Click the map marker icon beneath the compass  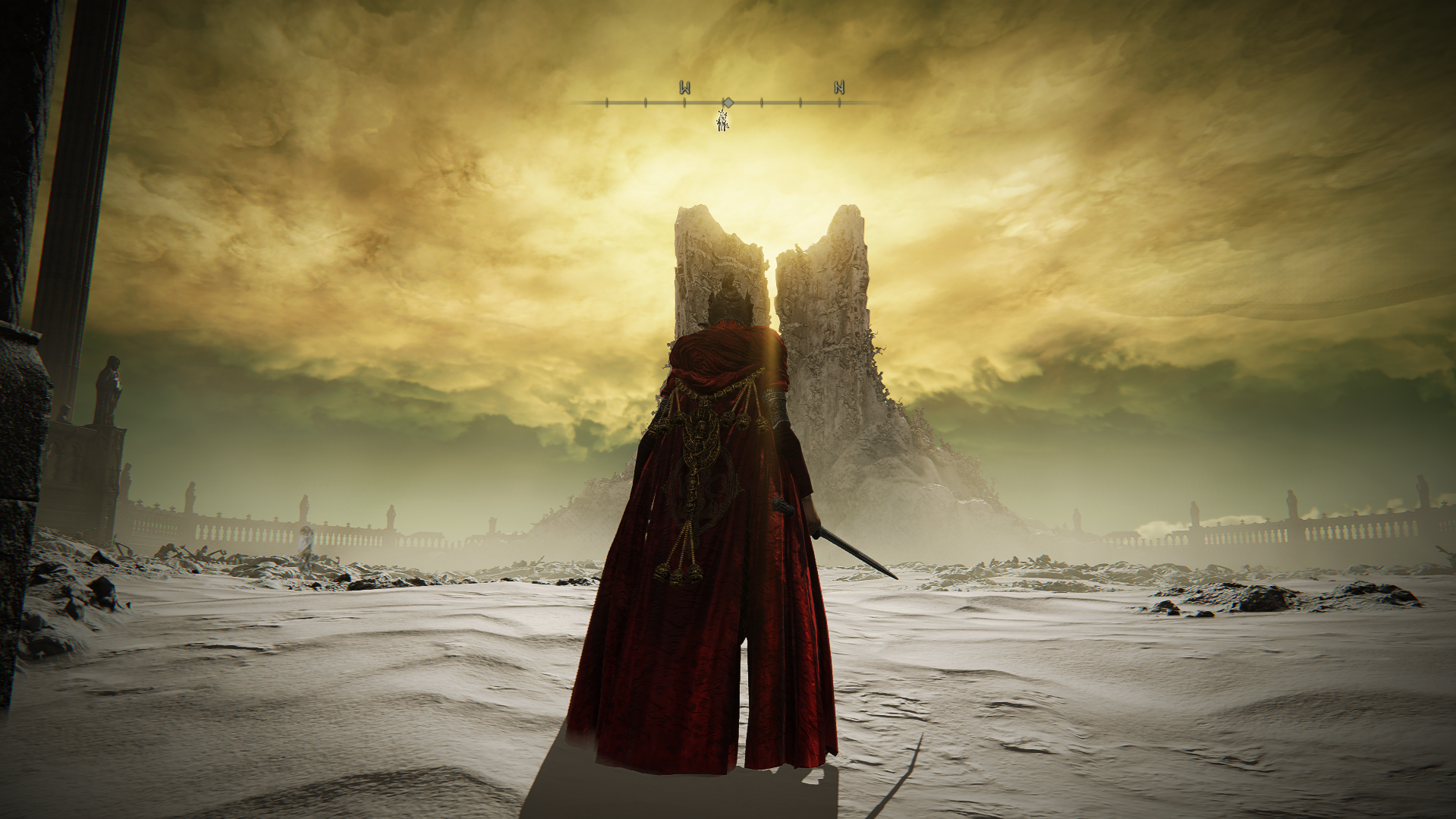723,120
